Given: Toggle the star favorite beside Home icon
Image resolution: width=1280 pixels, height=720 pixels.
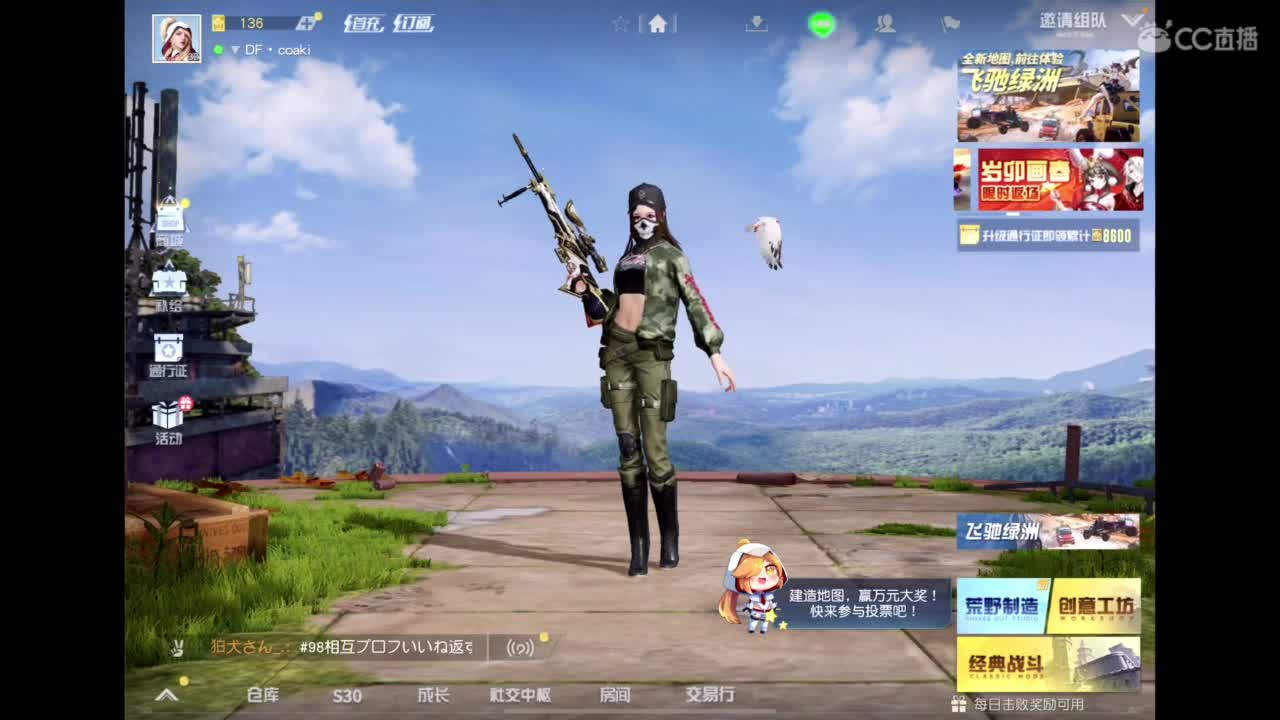Looking at the screenshot, I should (x=621, y=22).
